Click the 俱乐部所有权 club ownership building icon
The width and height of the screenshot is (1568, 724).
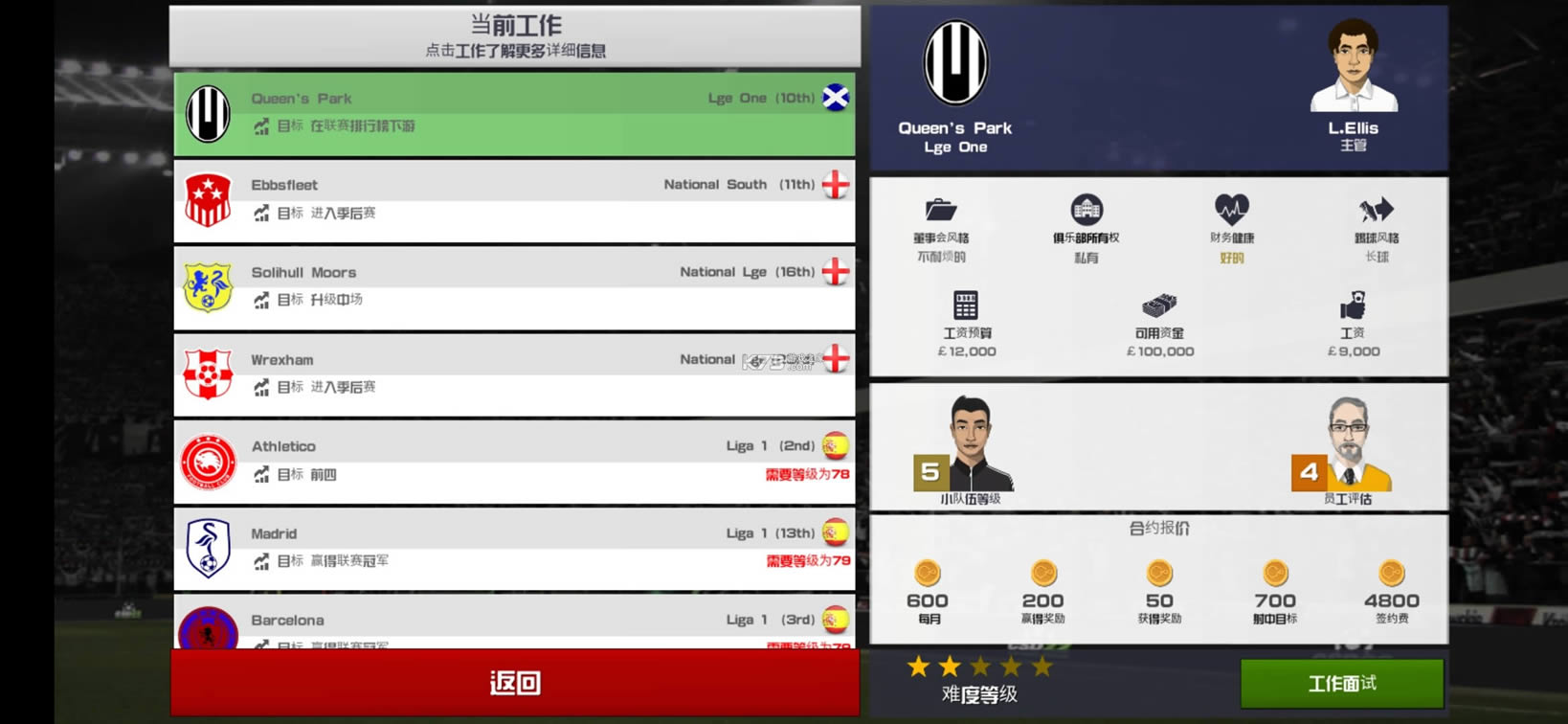pyautogui.click(x=1086, y=210)
